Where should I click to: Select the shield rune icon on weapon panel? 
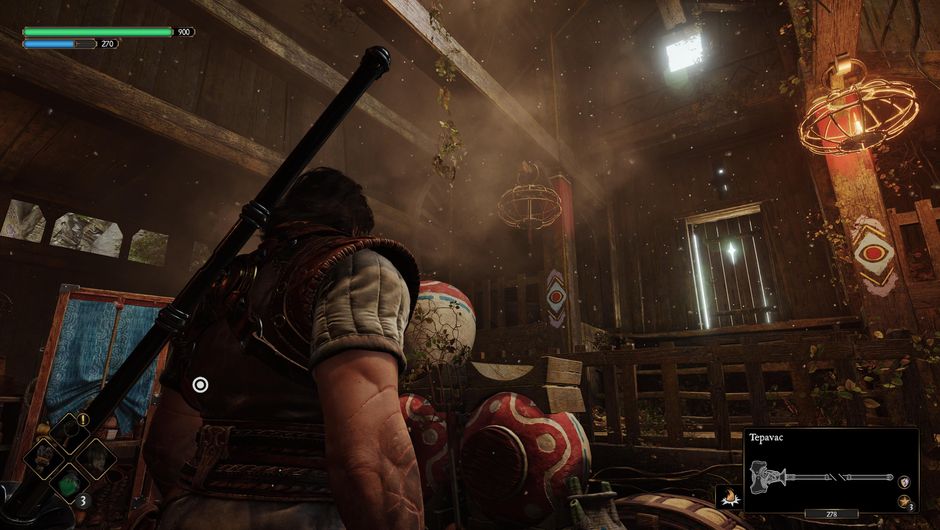903,481
